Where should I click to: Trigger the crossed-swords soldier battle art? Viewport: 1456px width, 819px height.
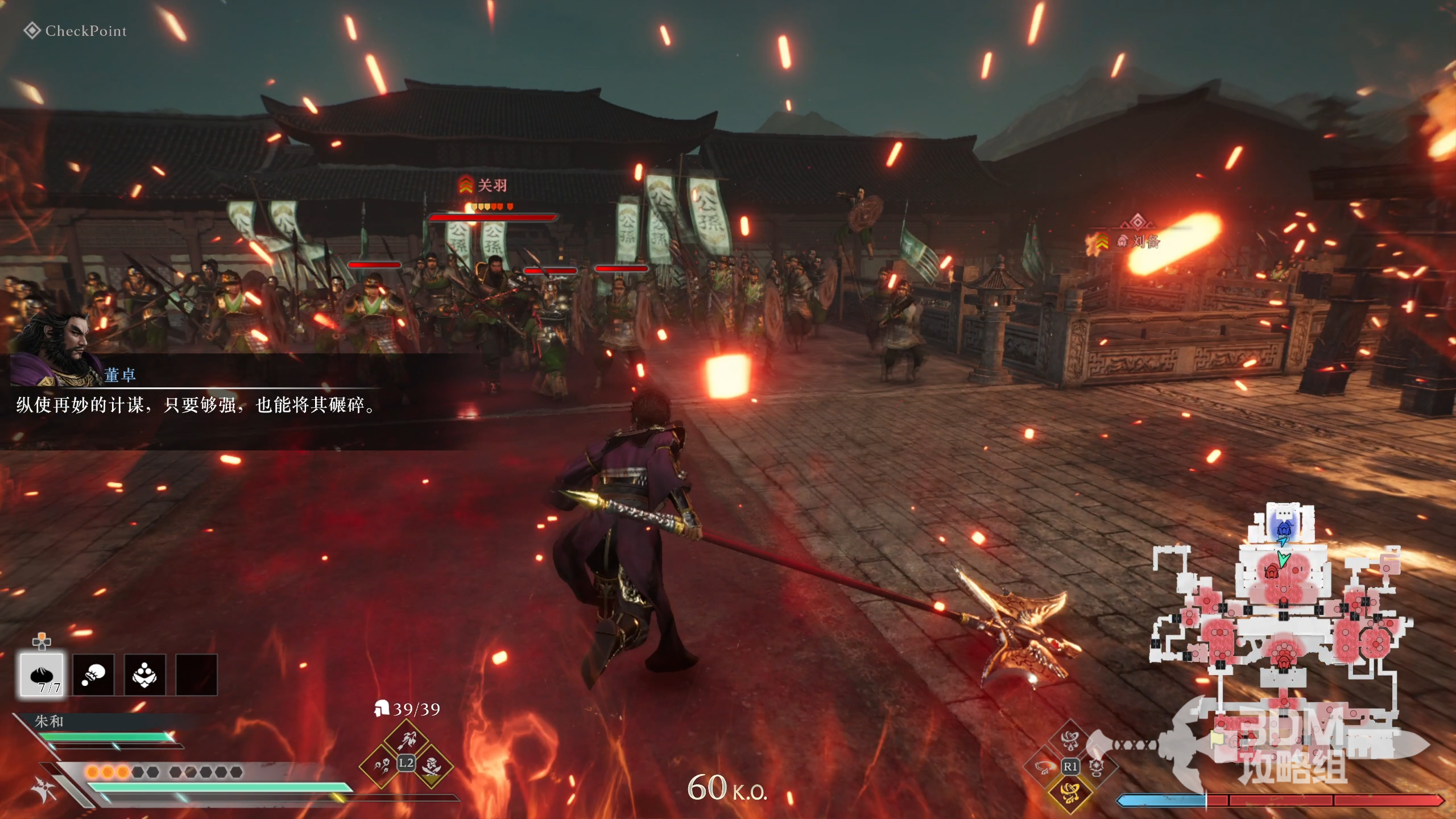pyautogui.click(x=432, y=766)
